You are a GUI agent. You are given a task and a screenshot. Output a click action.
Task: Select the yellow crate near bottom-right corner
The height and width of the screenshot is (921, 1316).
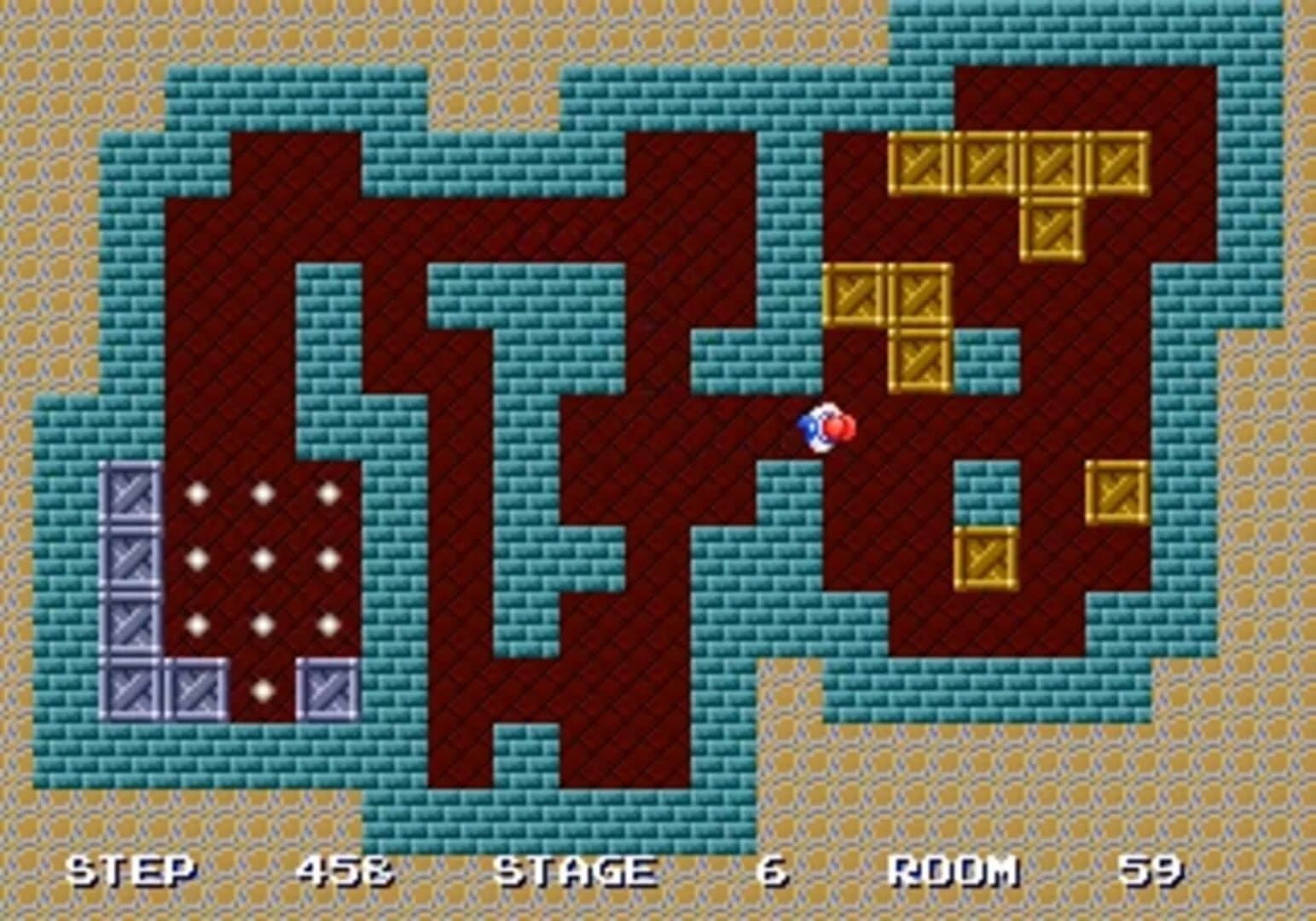(985, 559)
